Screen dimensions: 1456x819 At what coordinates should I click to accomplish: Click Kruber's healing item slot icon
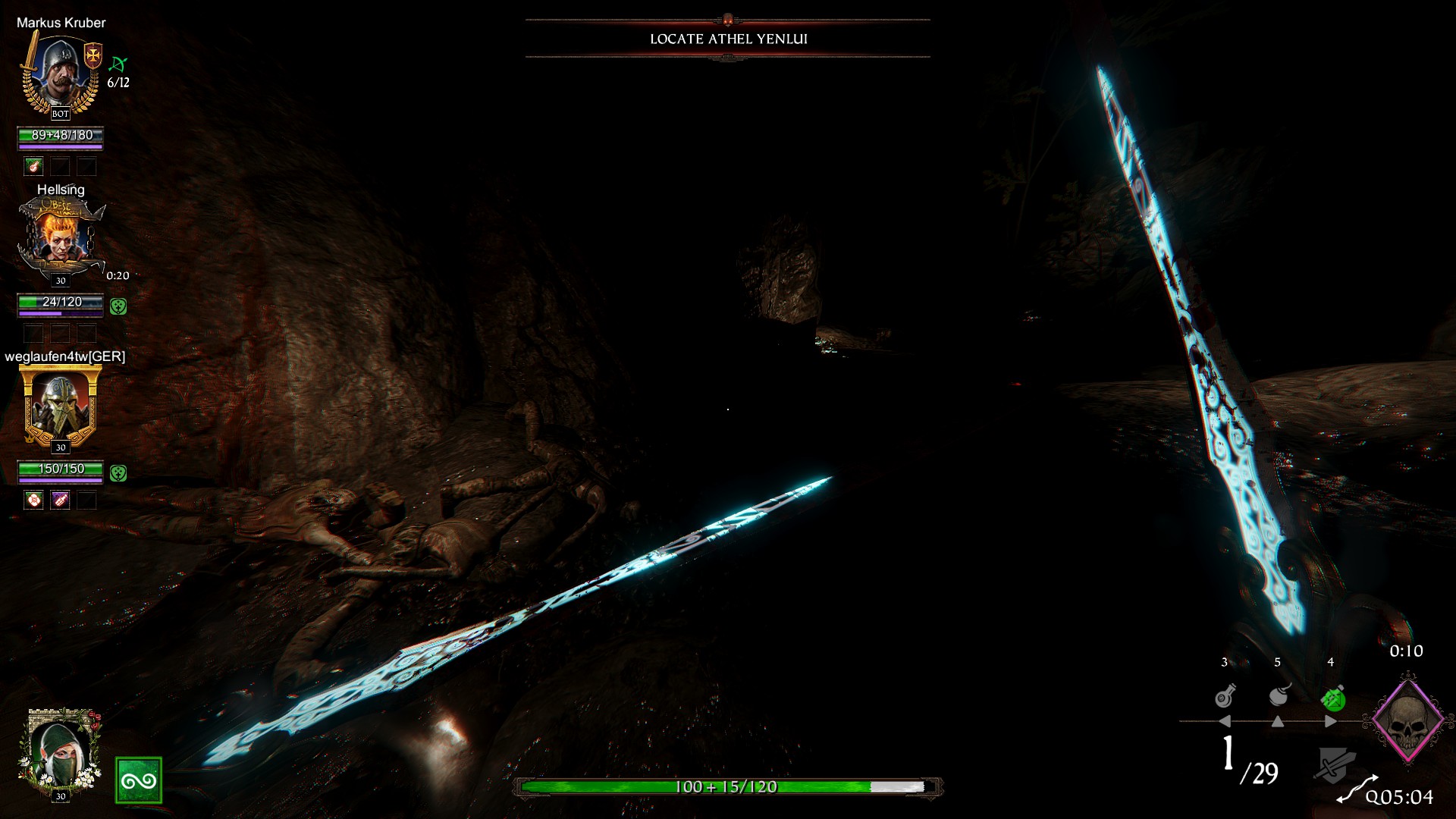pos(33,166)
